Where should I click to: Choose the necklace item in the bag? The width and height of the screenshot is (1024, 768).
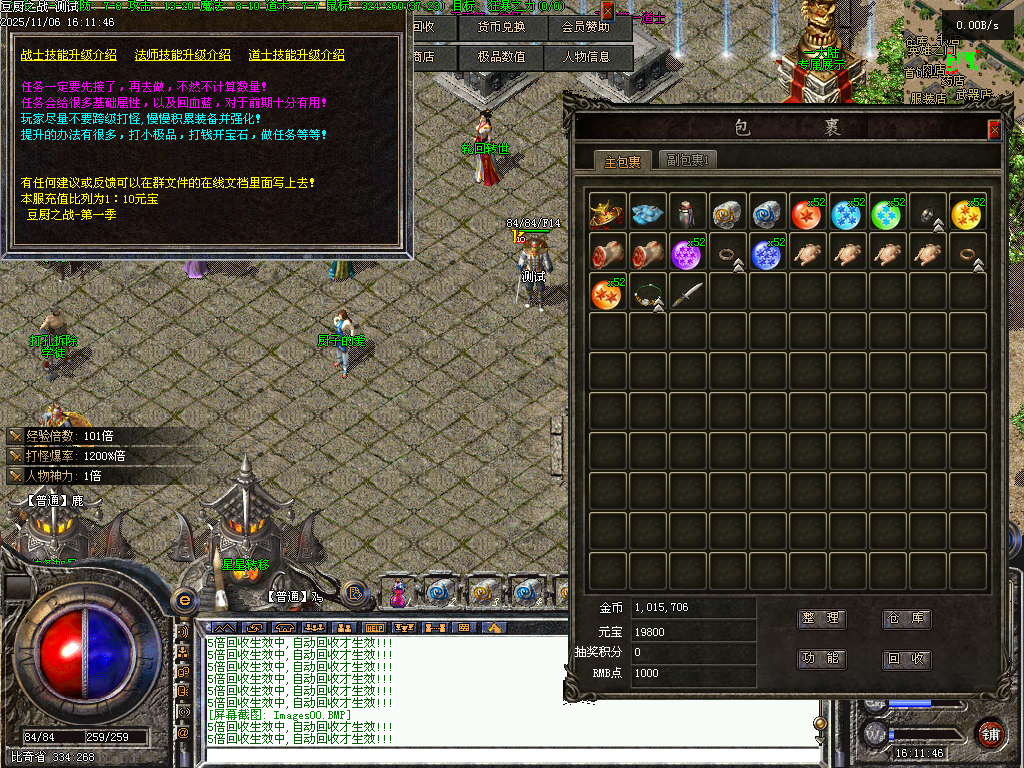[648, 293]
